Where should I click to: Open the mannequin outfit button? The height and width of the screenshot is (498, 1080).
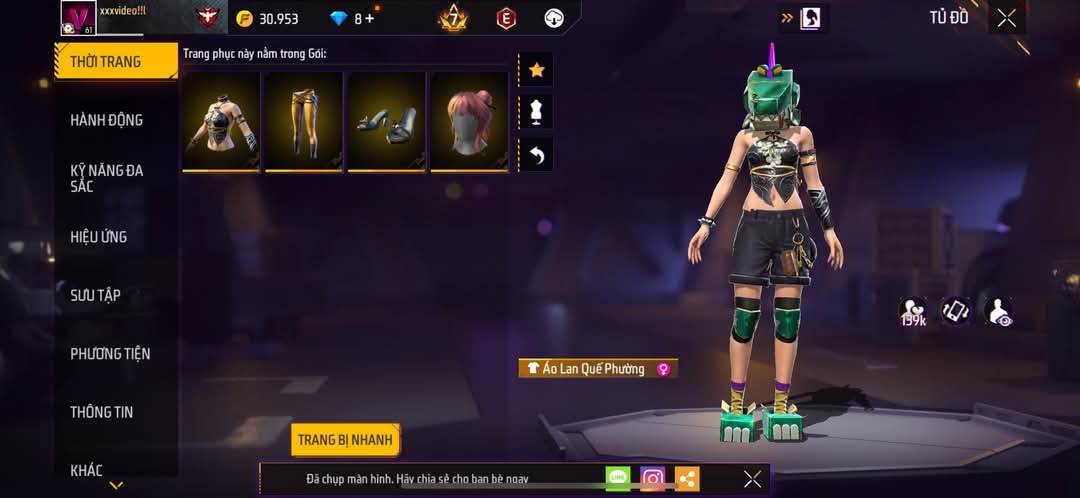pos(536,112)
